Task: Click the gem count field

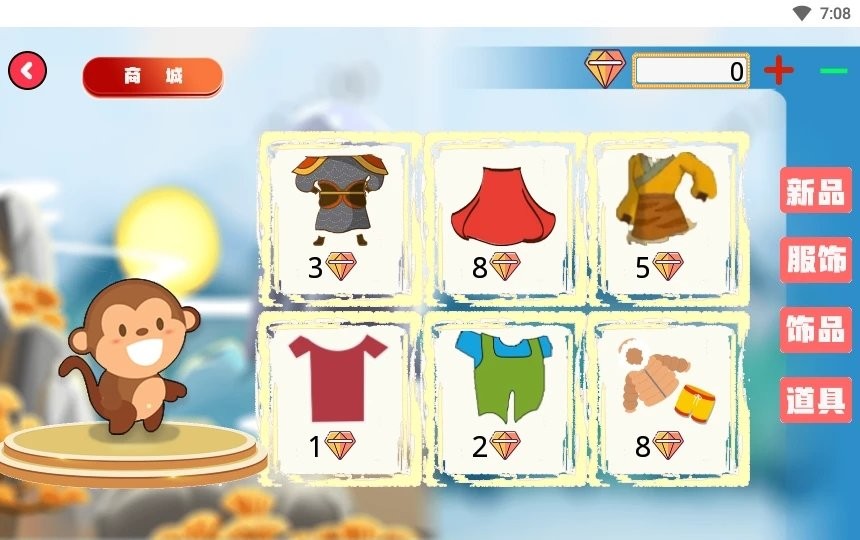Action: point(691,71)
